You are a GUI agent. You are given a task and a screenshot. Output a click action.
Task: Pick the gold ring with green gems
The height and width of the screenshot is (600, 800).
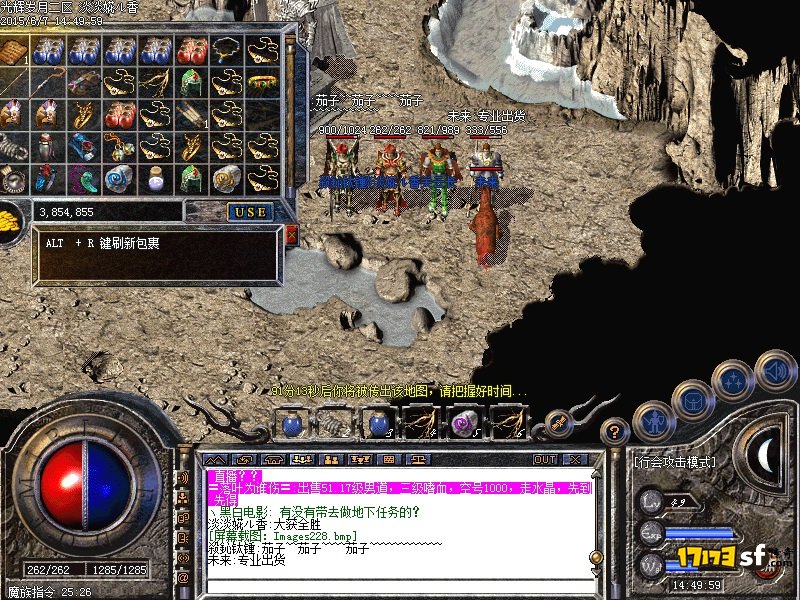[x=262, y=81]
